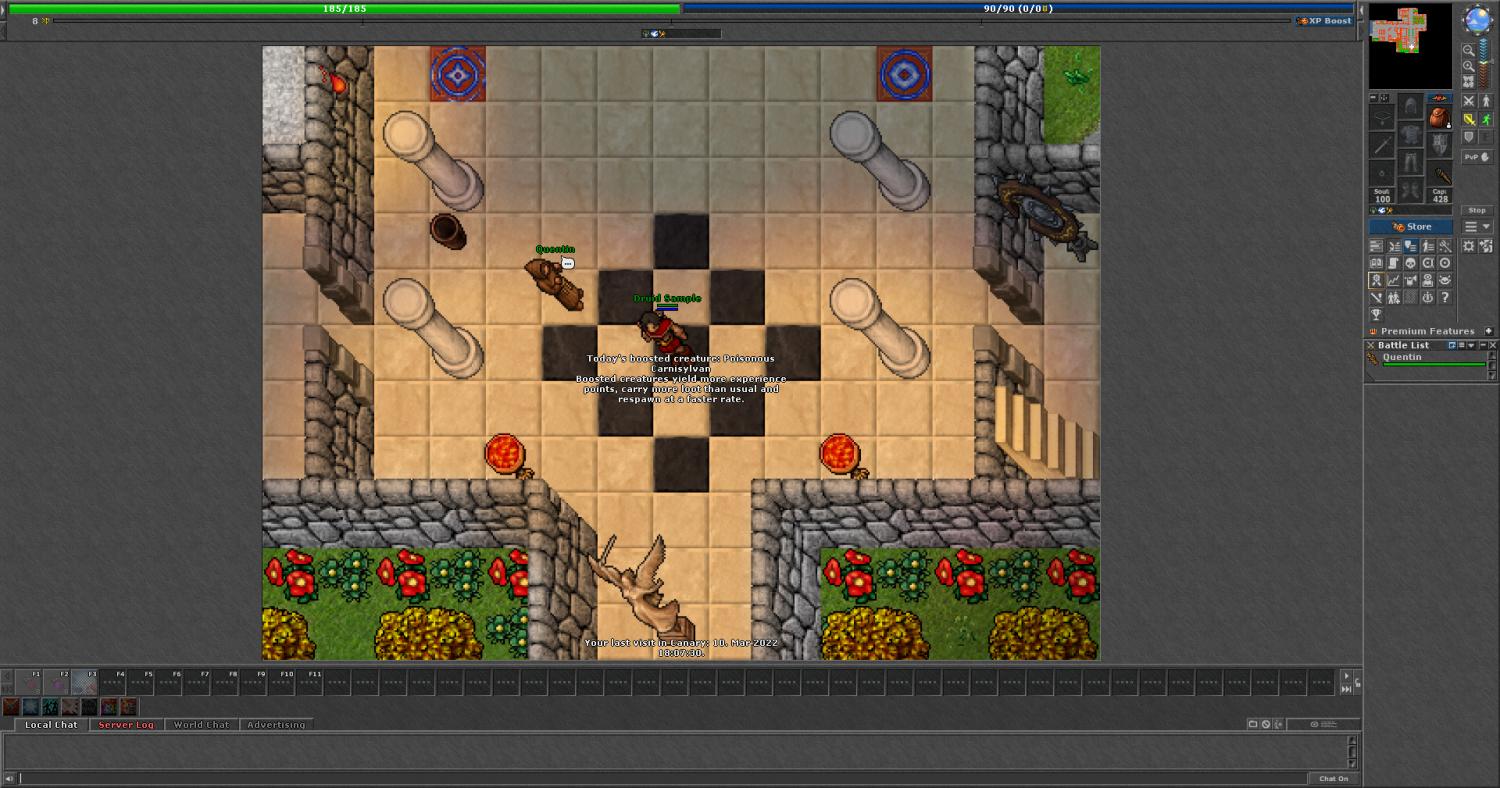
Task: Click the trophy icon button
Action: point(1376,314)
